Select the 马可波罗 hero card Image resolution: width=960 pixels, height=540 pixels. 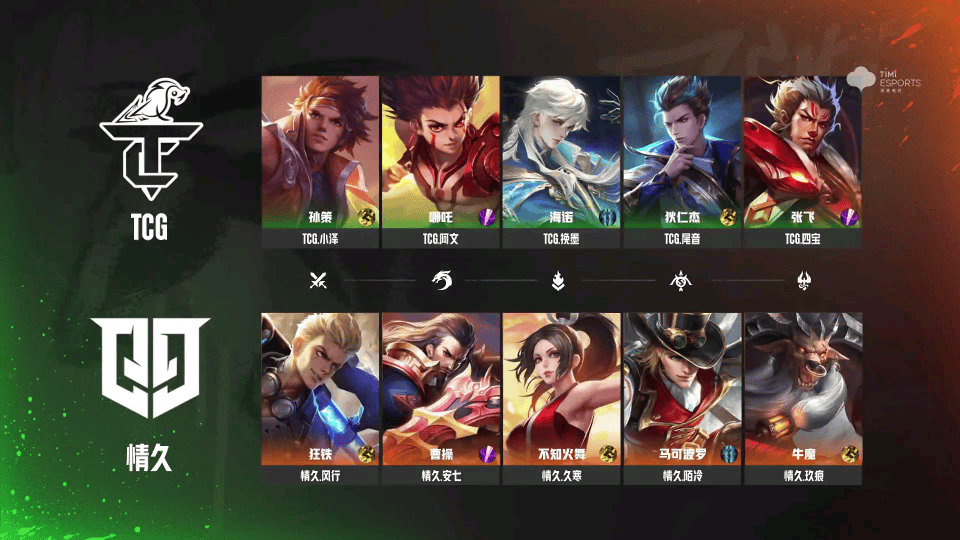point(682,388)
